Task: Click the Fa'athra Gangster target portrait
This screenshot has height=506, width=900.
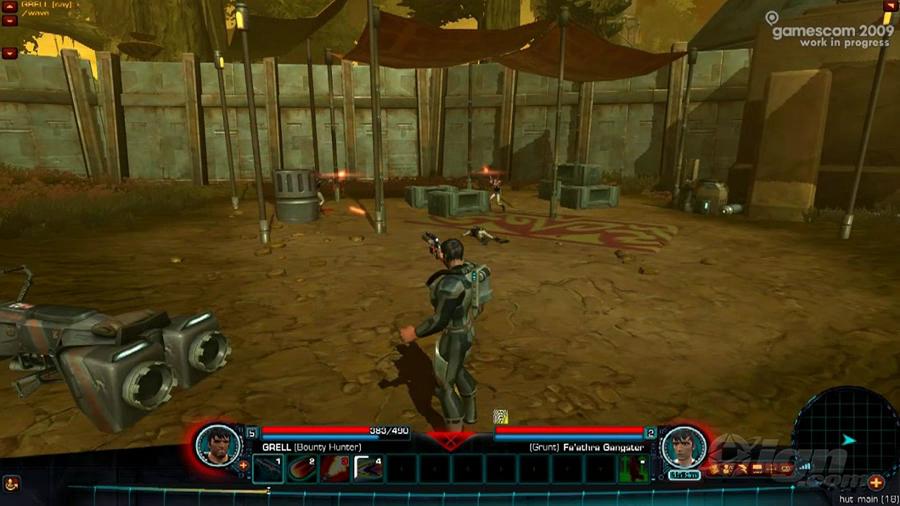Action: (x=683, y=443)
